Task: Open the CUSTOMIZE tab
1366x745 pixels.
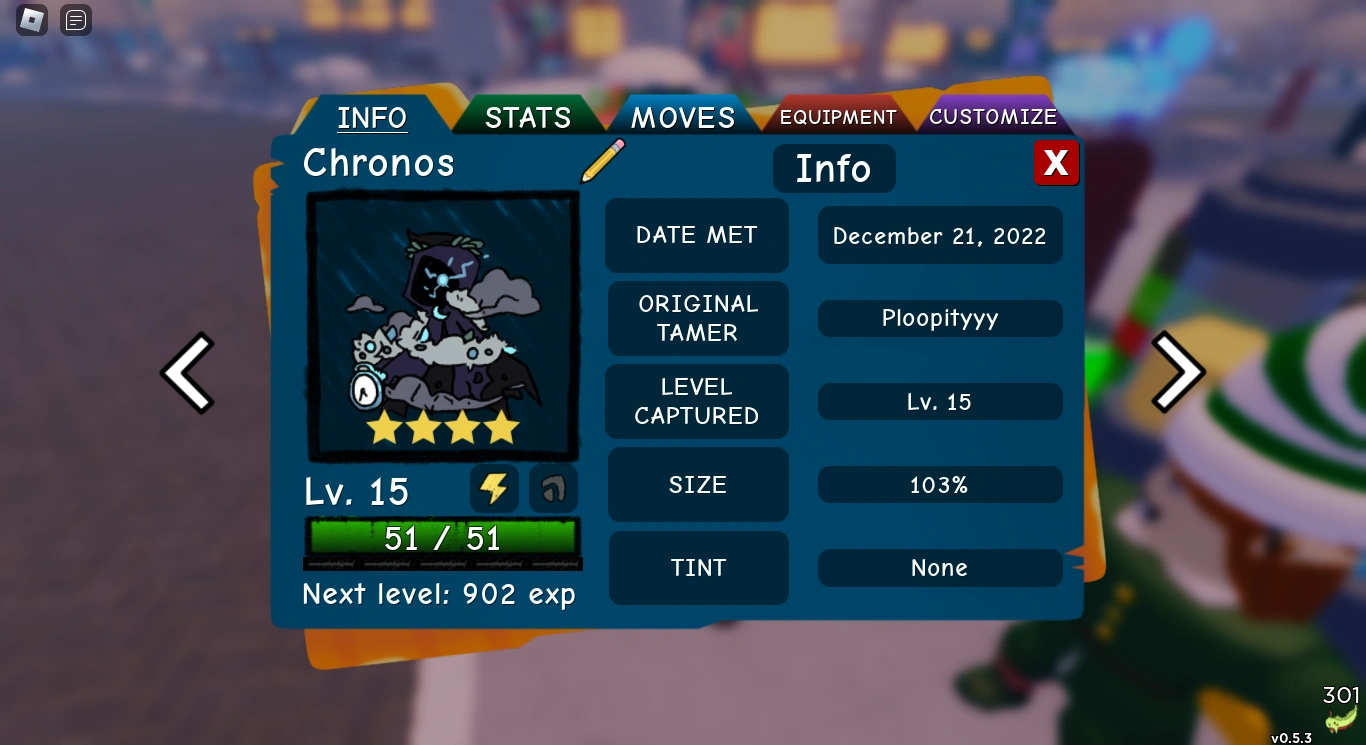Action: [x=993, y=116]
